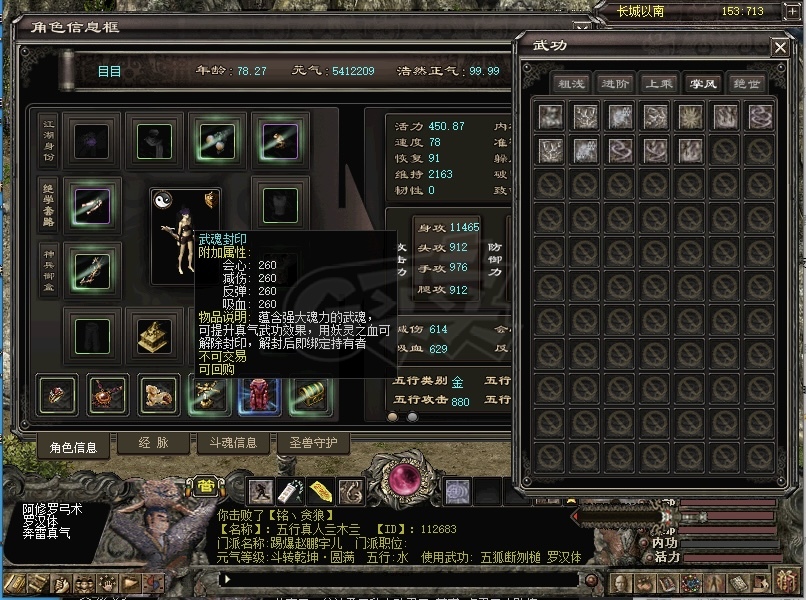Select the golden pagoda seal slot
The height and width of the screenshot is (600, 806).
[x=151, y=333]
